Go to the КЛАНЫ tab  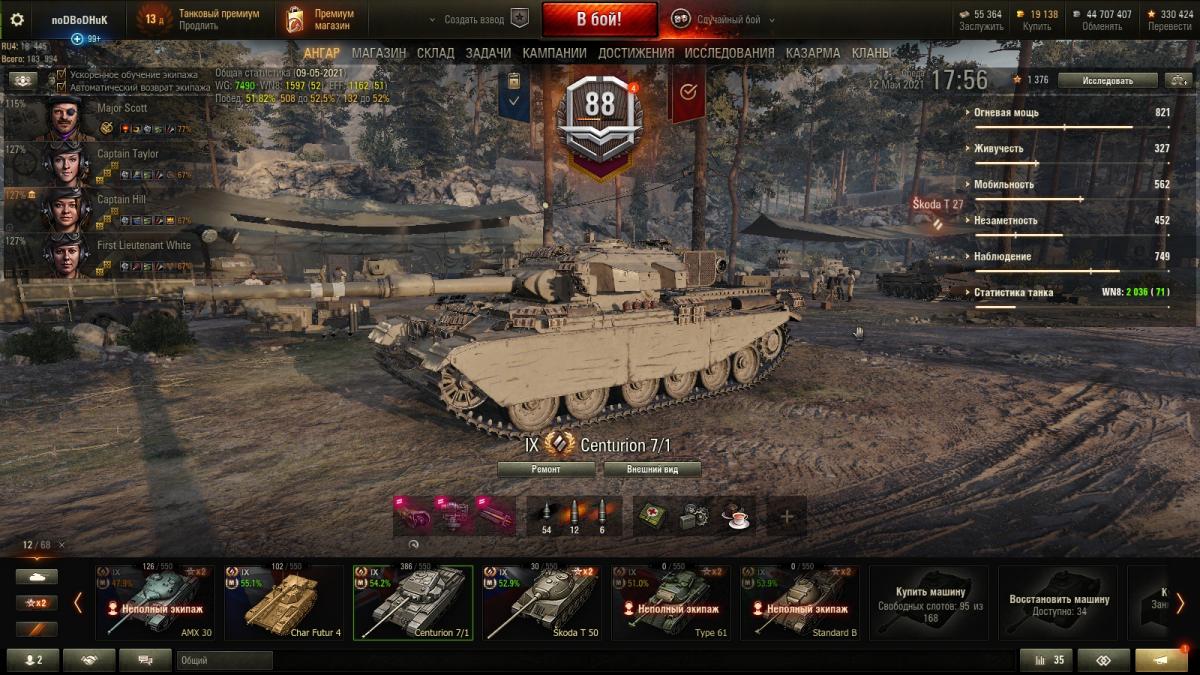point(871,53)
